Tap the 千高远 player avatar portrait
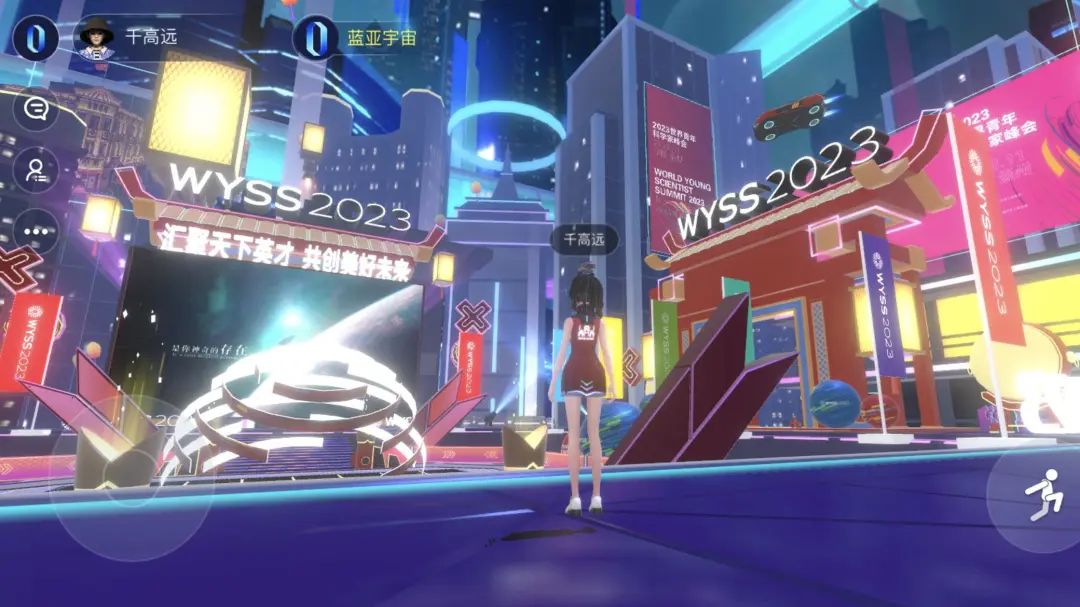The height and width of the screenshot is (607, 1080). point(96,38)
